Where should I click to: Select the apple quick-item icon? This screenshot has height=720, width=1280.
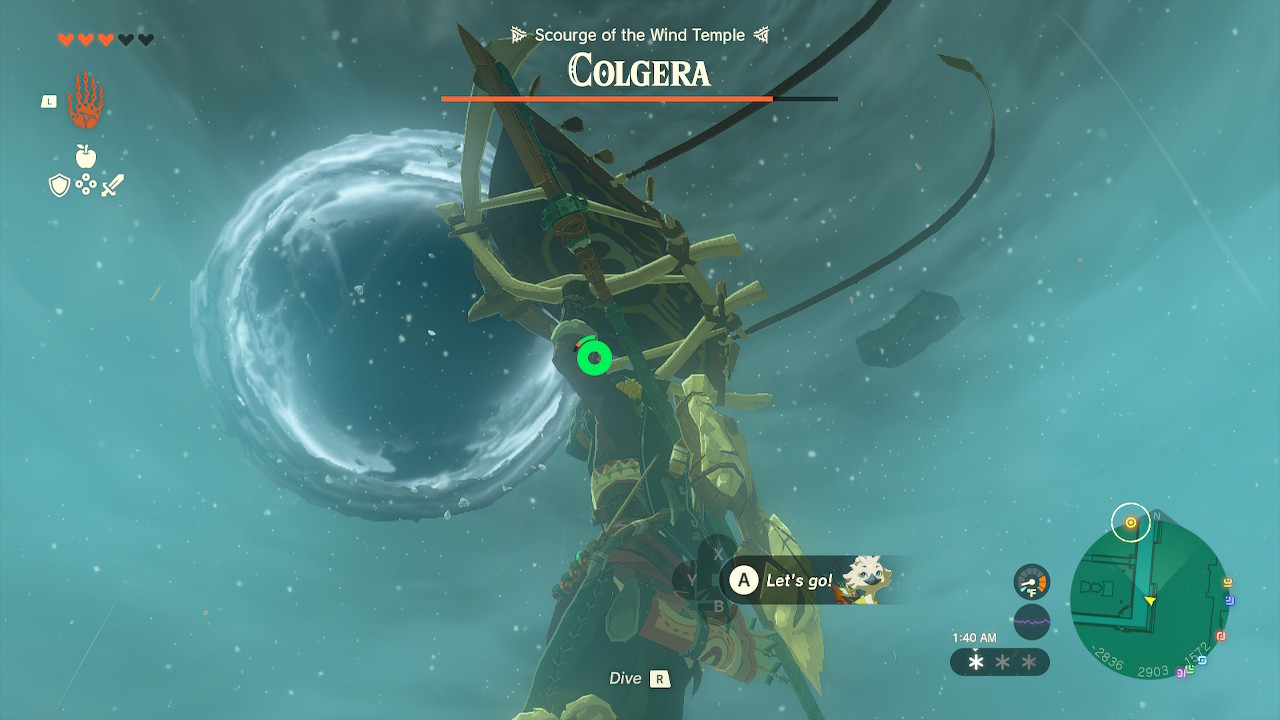click(86, 156)
